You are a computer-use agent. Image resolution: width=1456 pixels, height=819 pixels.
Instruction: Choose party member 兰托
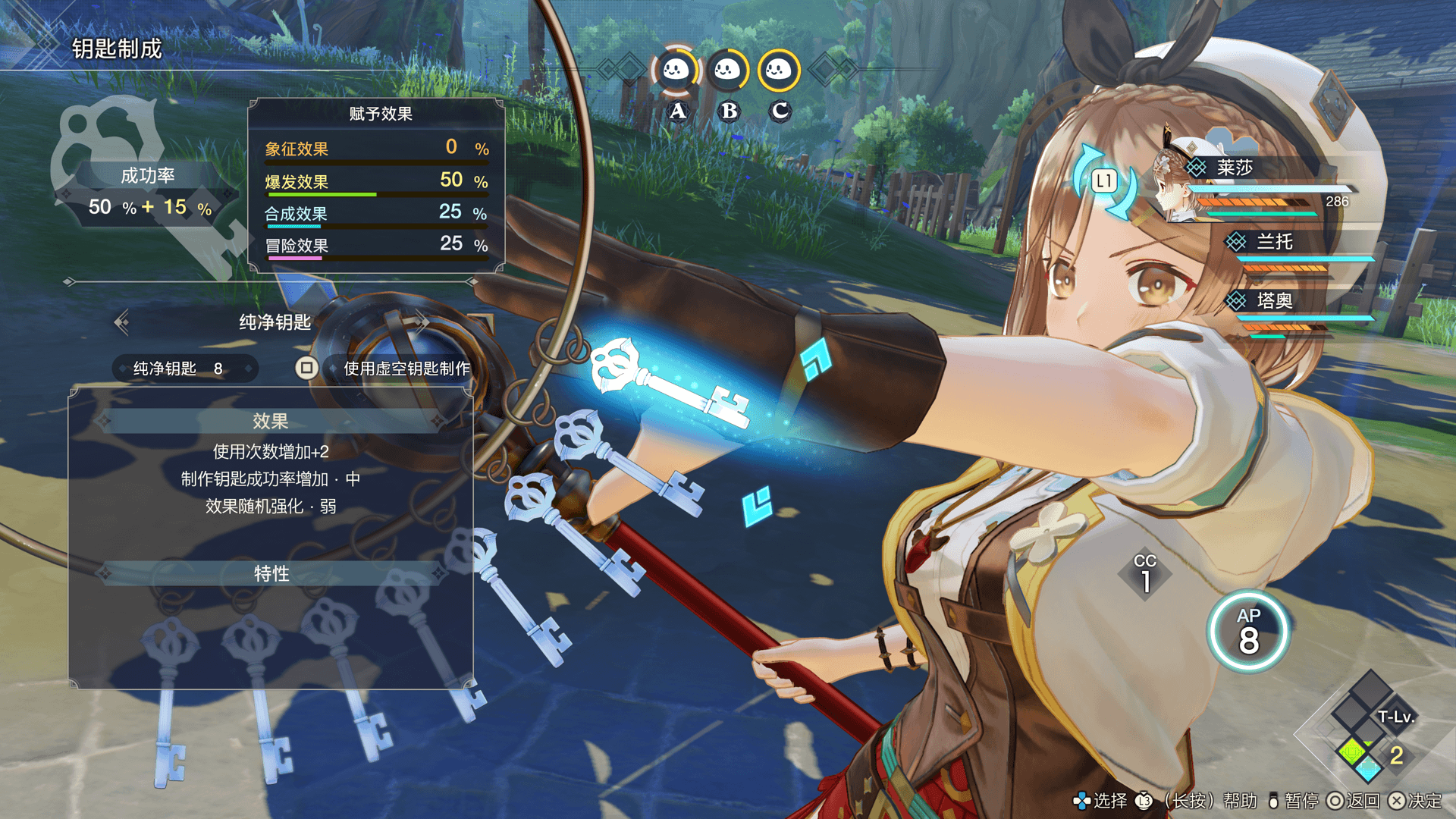1274,242
